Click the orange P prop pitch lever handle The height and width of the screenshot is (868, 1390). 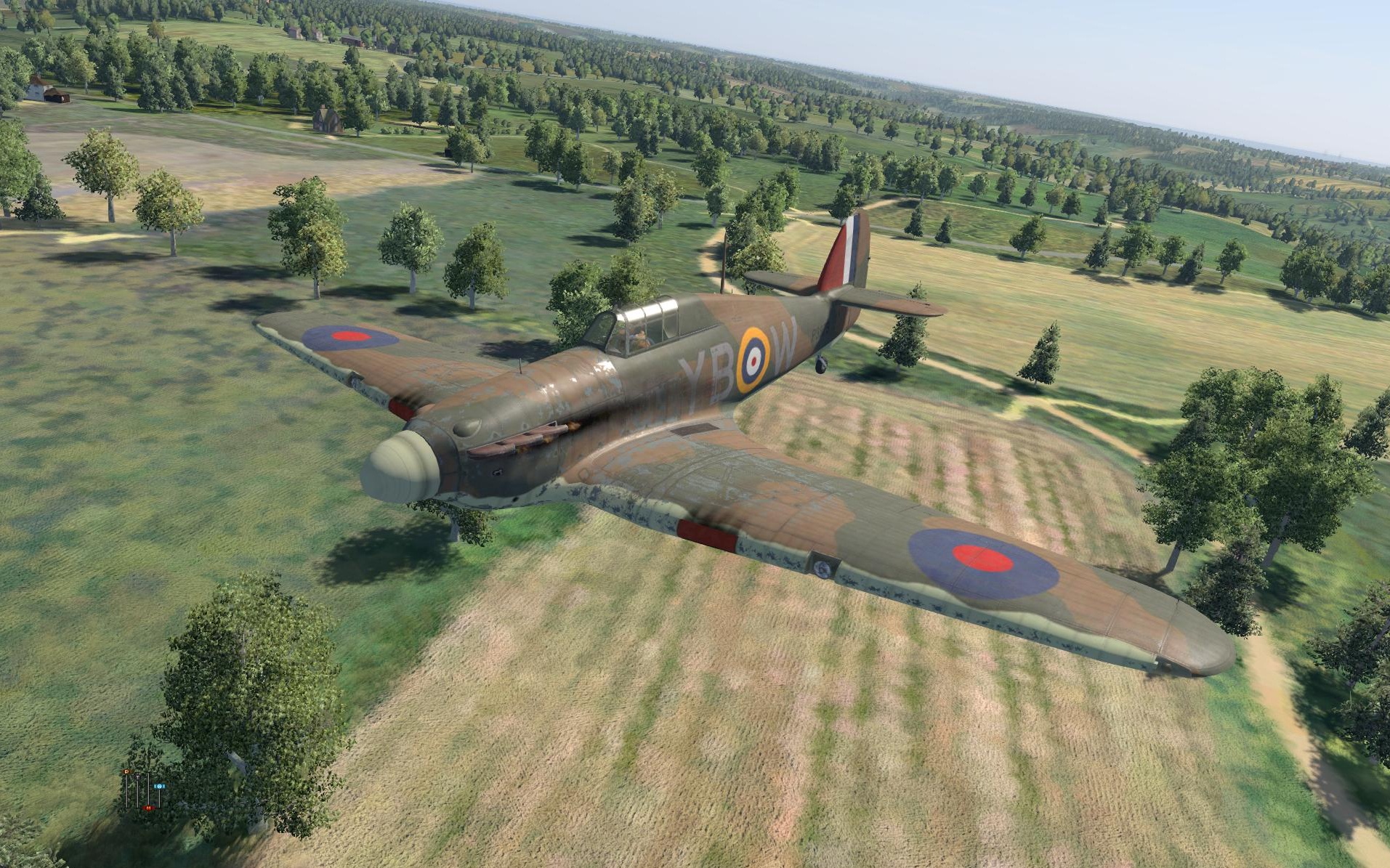(126, 771)
